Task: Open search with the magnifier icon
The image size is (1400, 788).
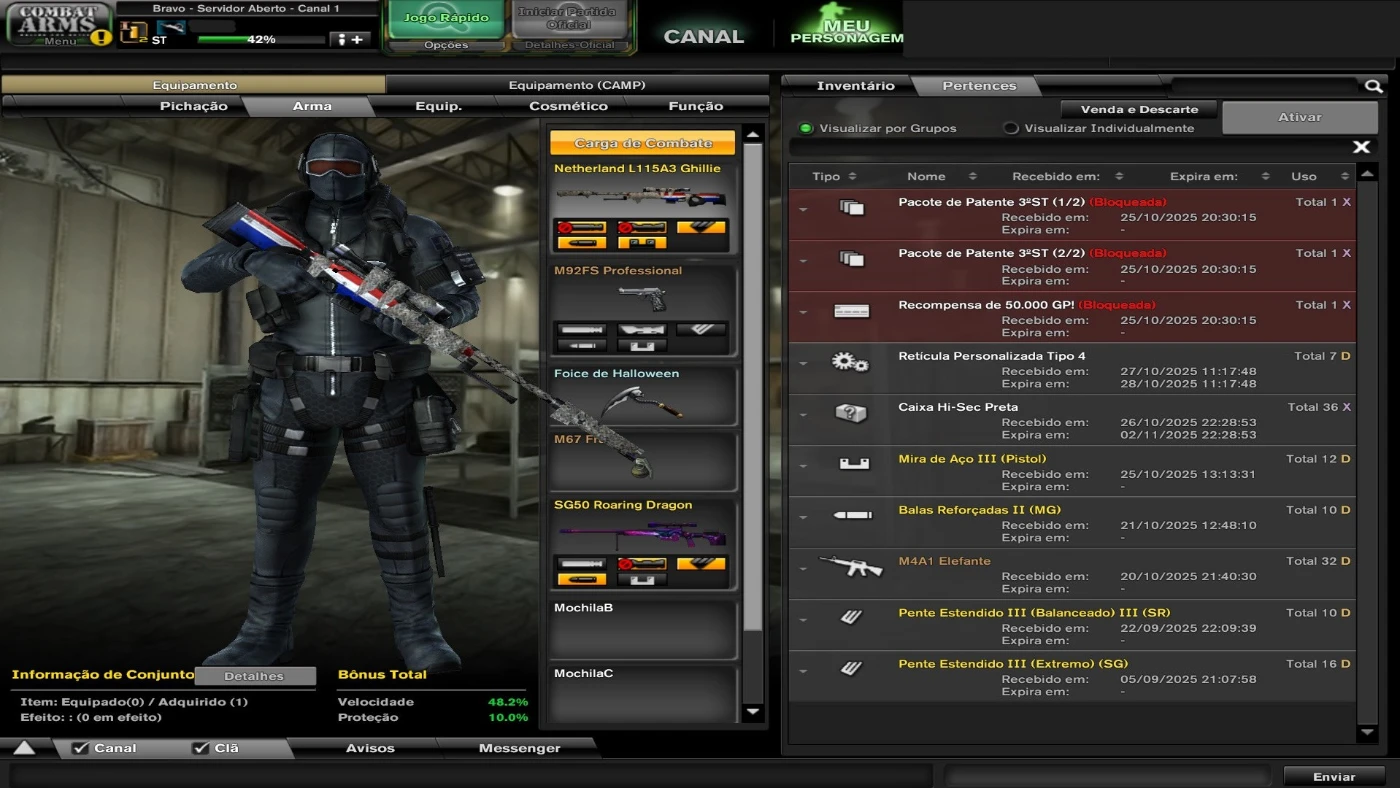Action: (1373, 86)
